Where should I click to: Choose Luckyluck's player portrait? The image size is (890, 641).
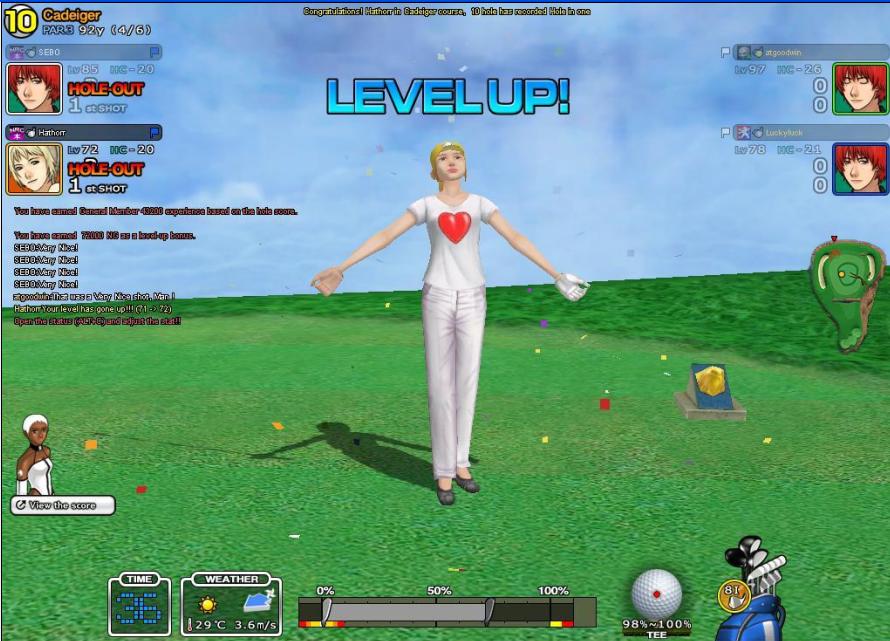[860, 168]
